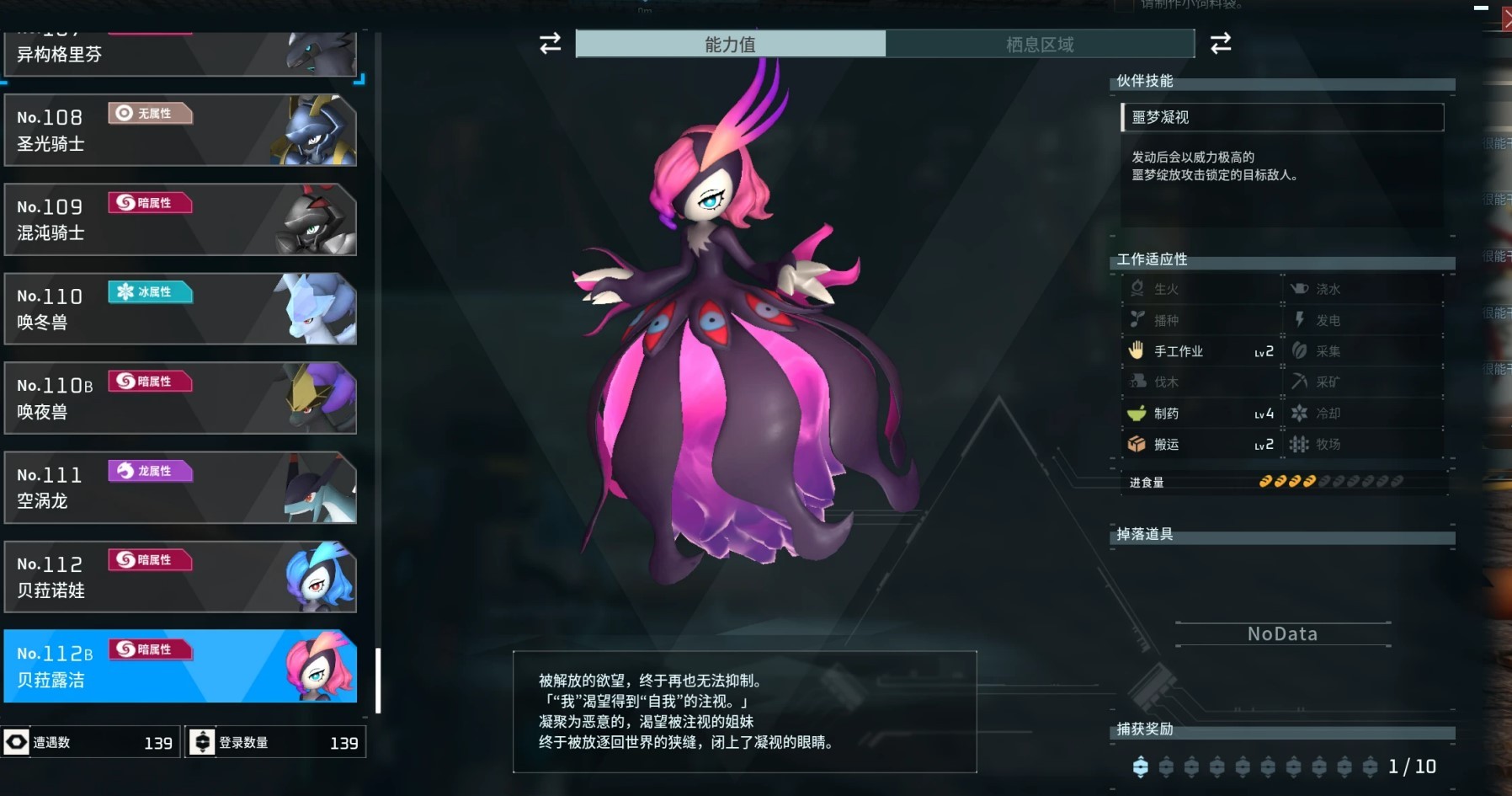
Task: Click the left swap-arrows icon beside the tabs
Action: [x=549, y=44]
